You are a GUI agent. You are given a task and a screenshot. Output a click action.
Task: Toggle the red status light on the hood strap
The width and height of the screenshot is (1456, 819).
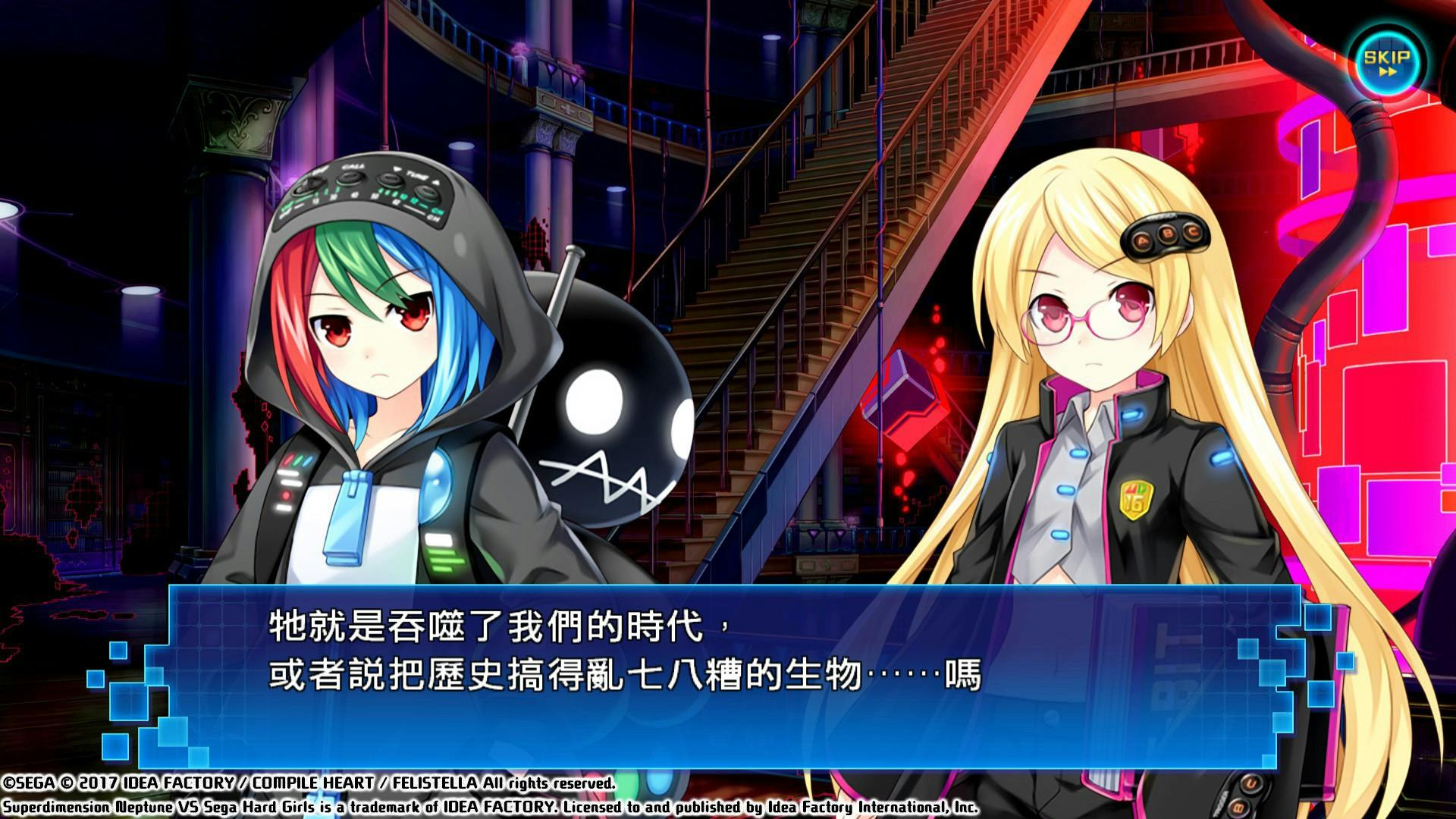[286, 494]
